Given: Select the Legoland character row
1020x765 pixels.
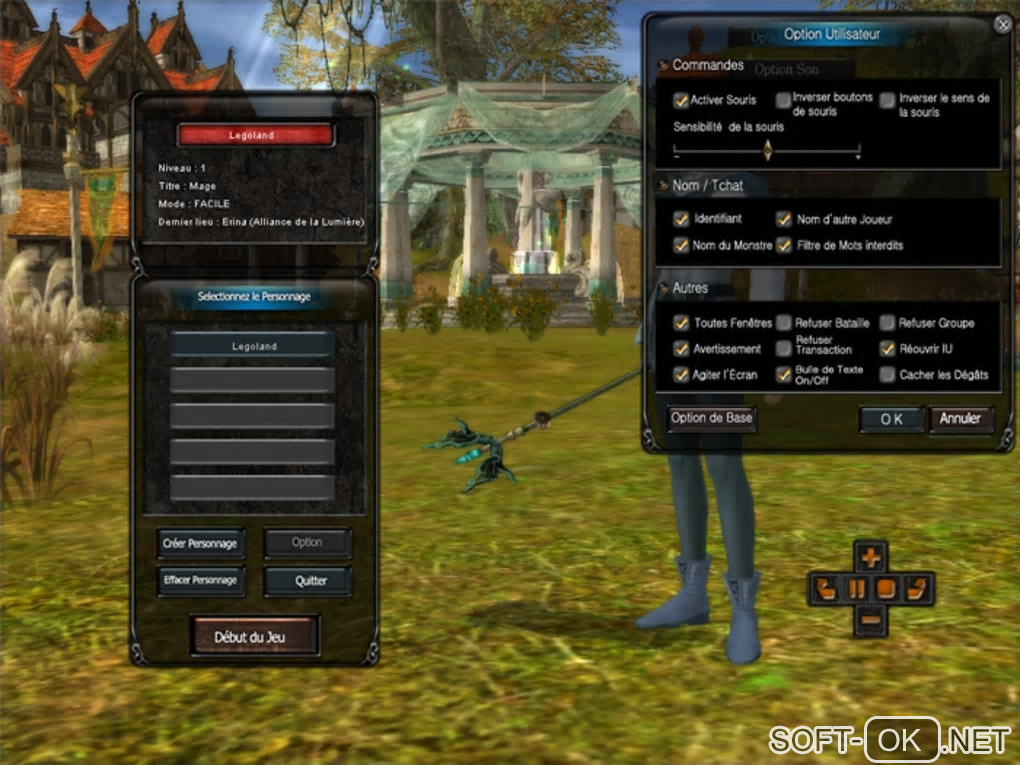Looking at the screenshot, I should click(252, 345).
